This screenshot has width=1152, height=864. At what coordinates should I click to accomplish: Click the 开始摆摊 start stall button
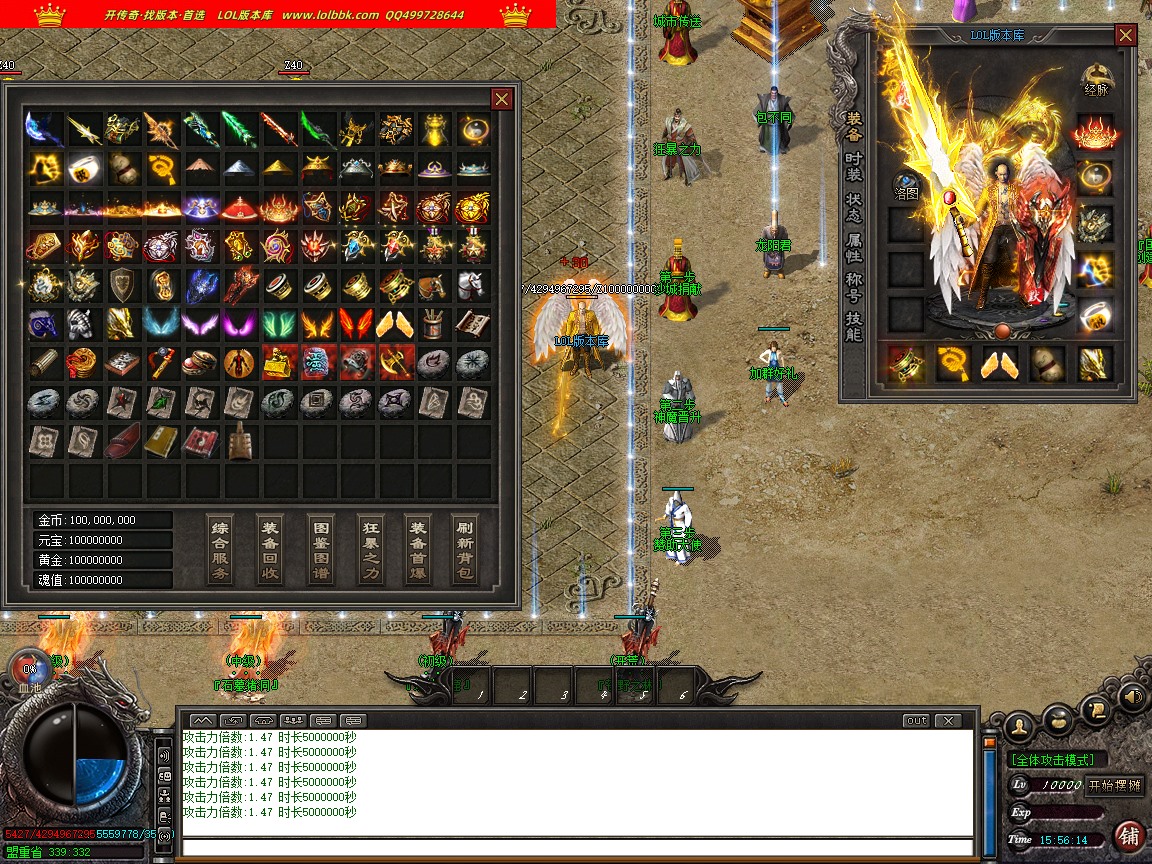point(1113,785)
